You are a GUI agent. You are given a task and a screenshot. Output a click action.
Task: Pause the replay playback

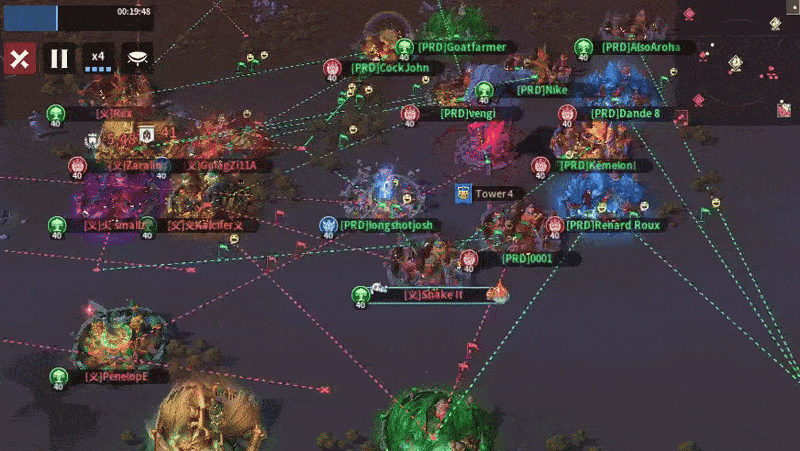coord(59,57)
